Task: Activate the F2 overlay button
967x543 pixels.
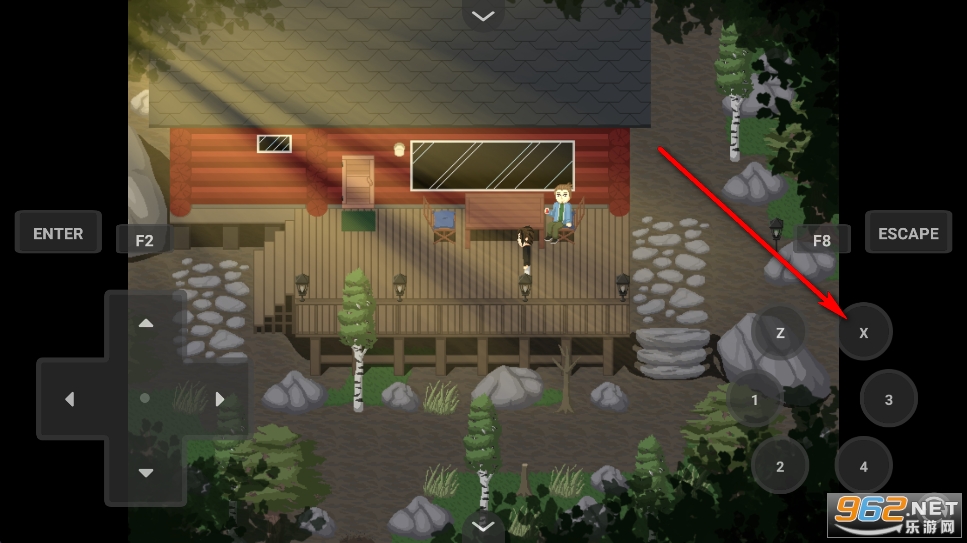Action: (x=145, y=240)
